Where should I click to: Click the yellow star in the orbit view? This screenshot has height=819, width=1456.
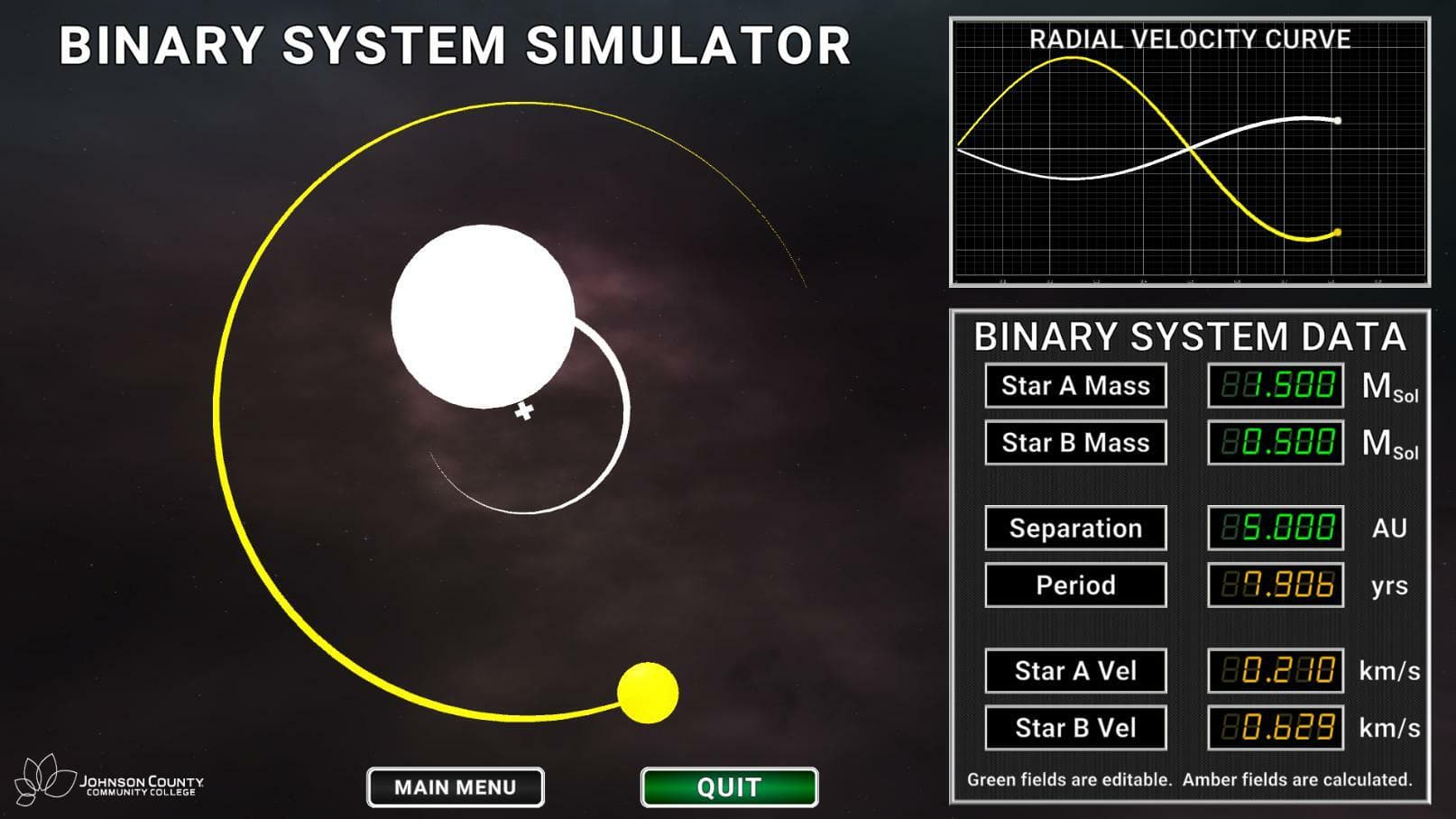coord(648,695)
